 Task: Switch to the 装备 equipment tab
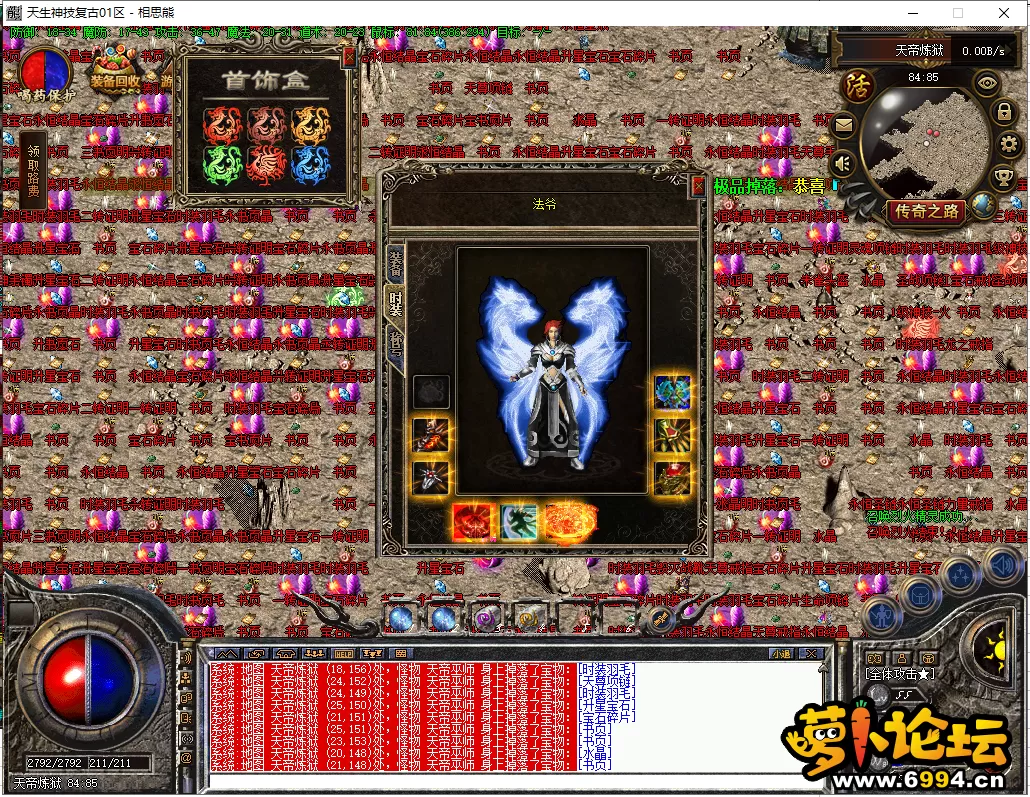tap(395, 263)
